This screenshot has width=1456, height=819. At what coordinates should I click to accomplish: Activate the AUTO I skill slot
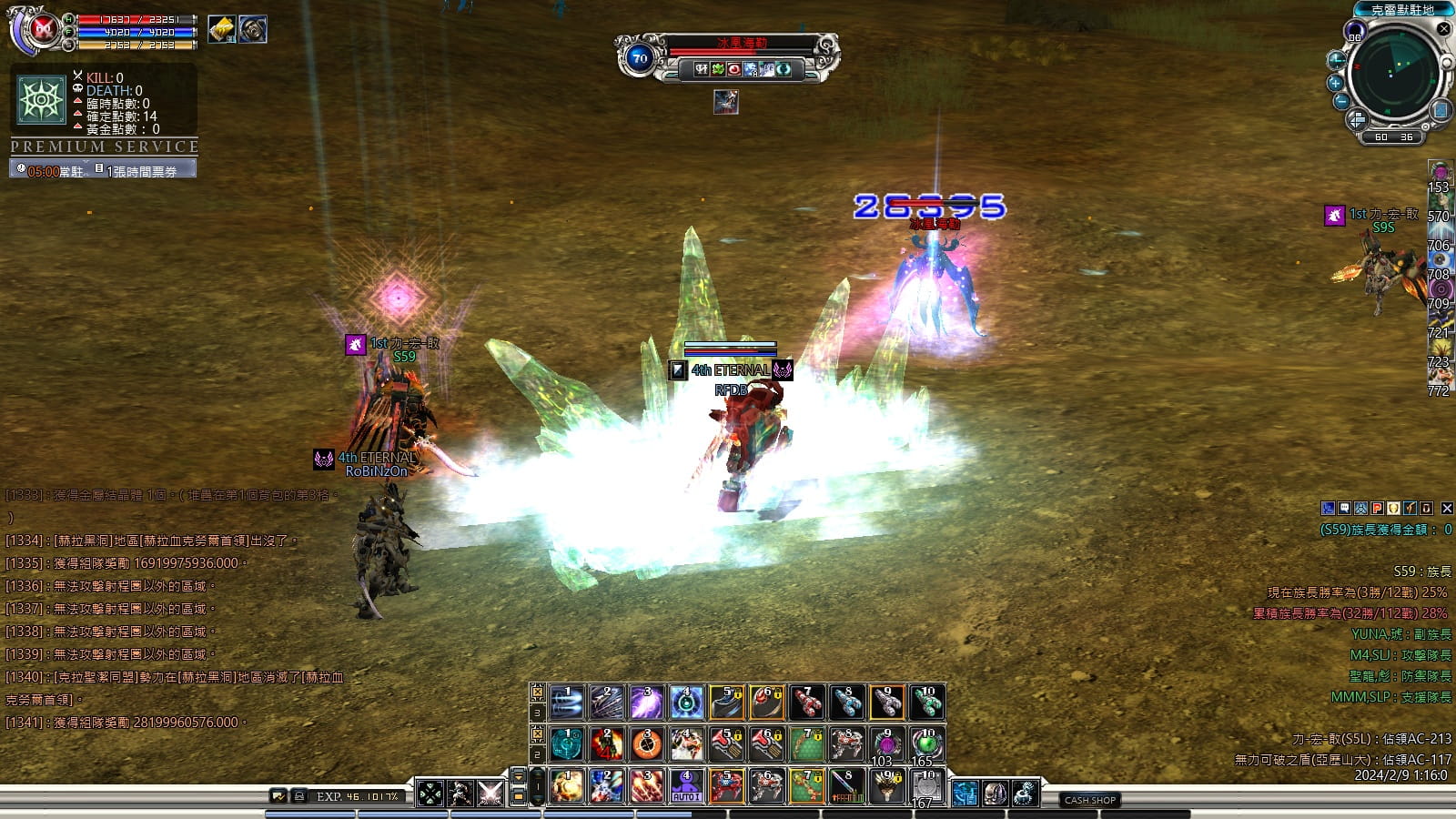[686, 786]
